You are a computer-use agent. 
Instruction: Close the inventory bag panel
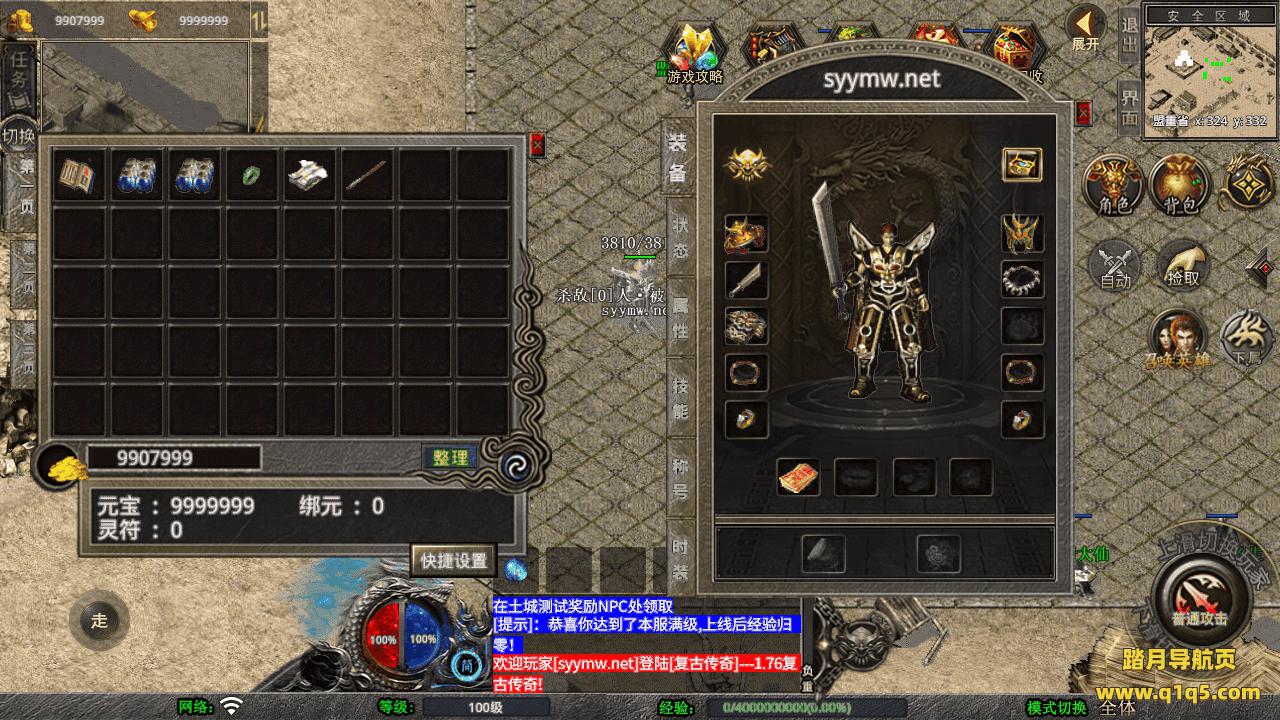coord(537,145)
